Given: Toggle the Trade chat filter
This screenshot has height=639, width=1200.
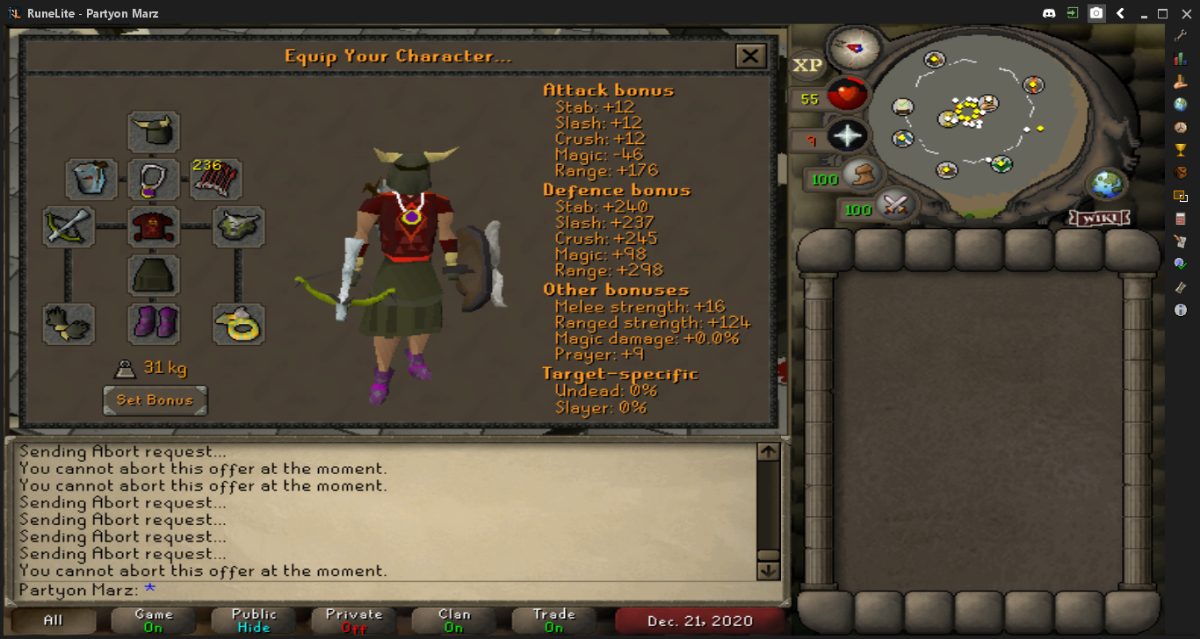Looking at the screenshot, I should point(553,620).
